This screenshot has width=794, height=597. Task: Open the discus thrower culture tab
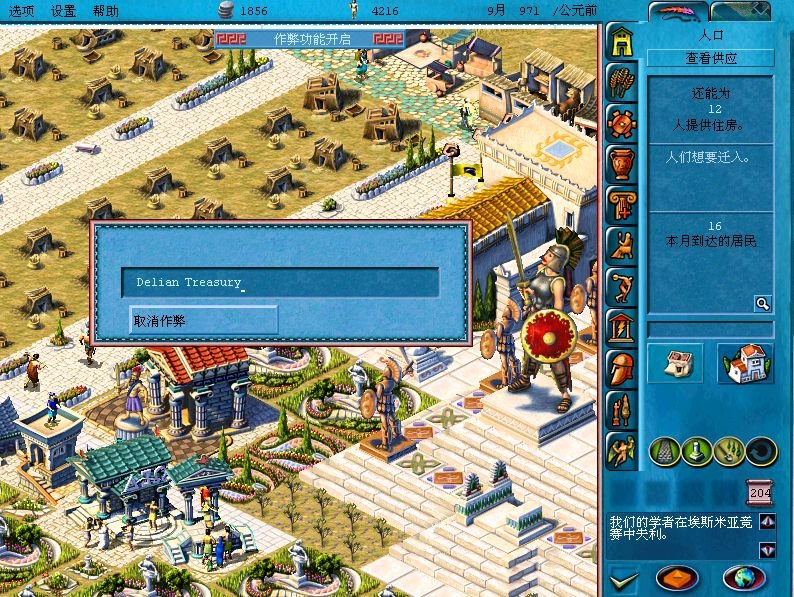tap(622, 285)
